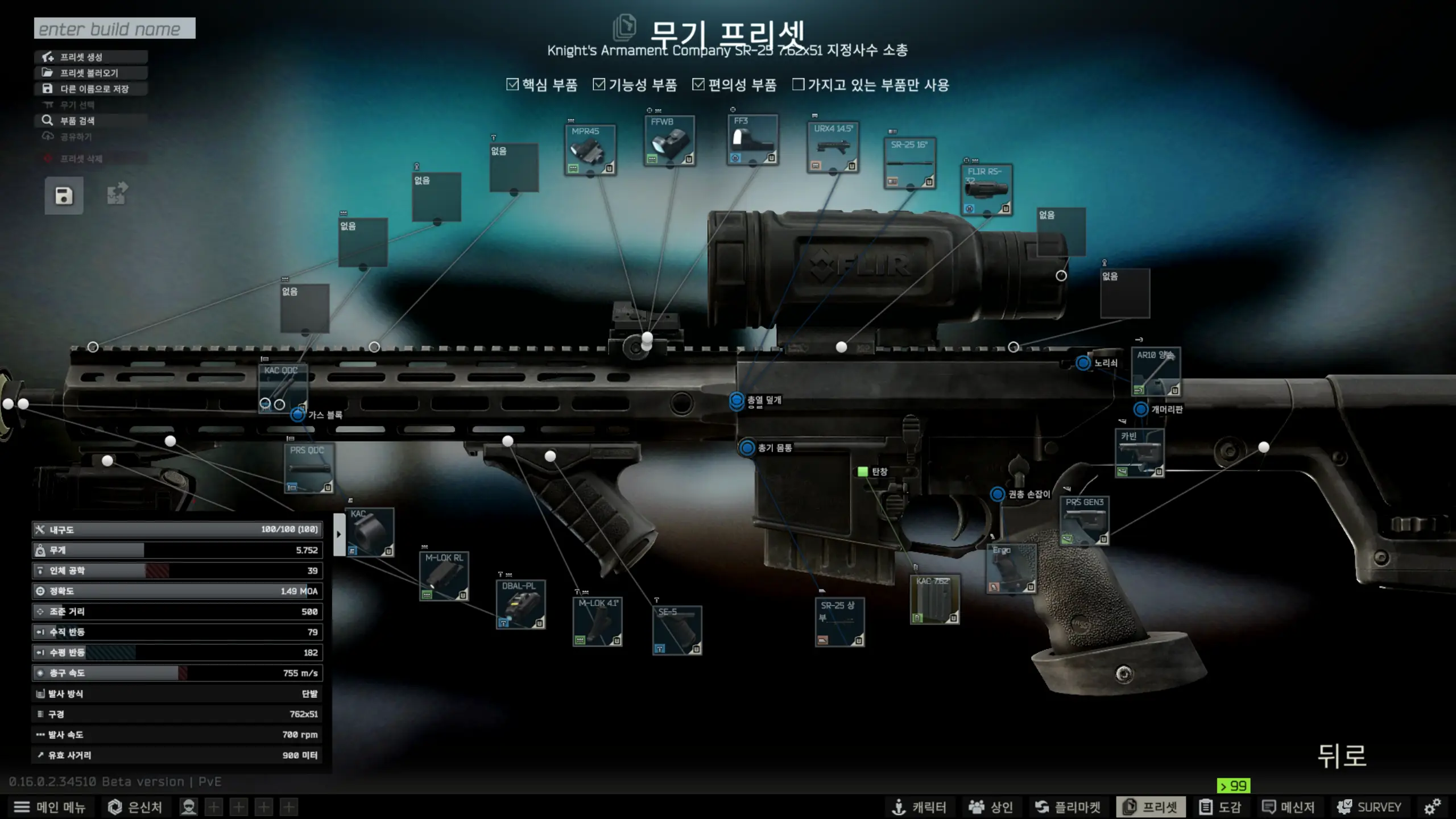
Task: Switch to the 플리마켓 tab
Action: pos(1068,807)
